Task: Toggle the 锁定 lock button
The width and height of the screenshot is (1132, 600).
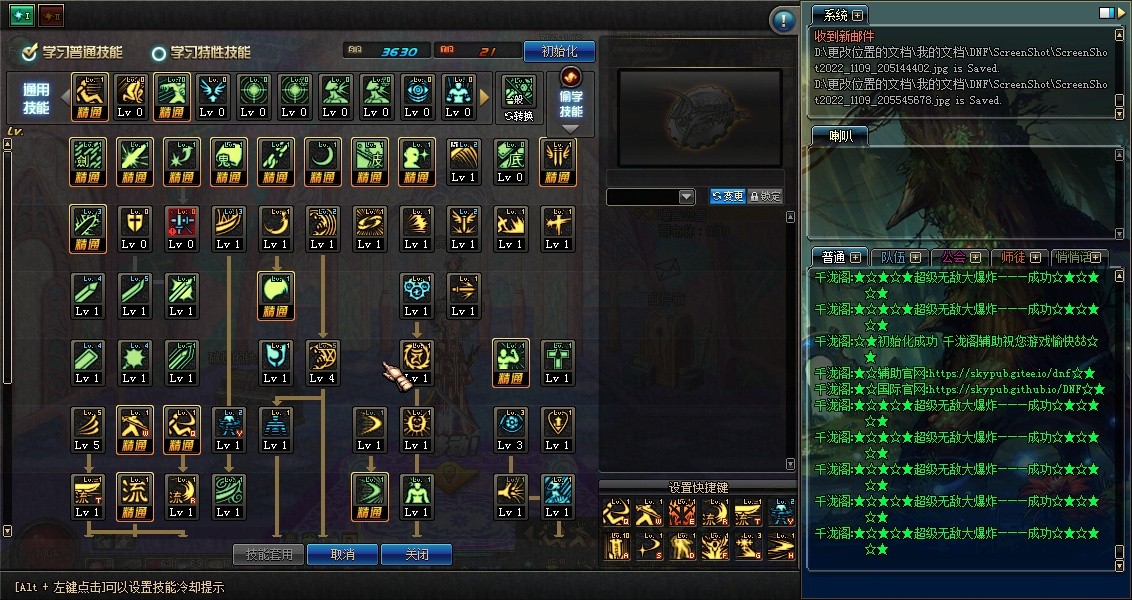Action: (x=765, y=196)
